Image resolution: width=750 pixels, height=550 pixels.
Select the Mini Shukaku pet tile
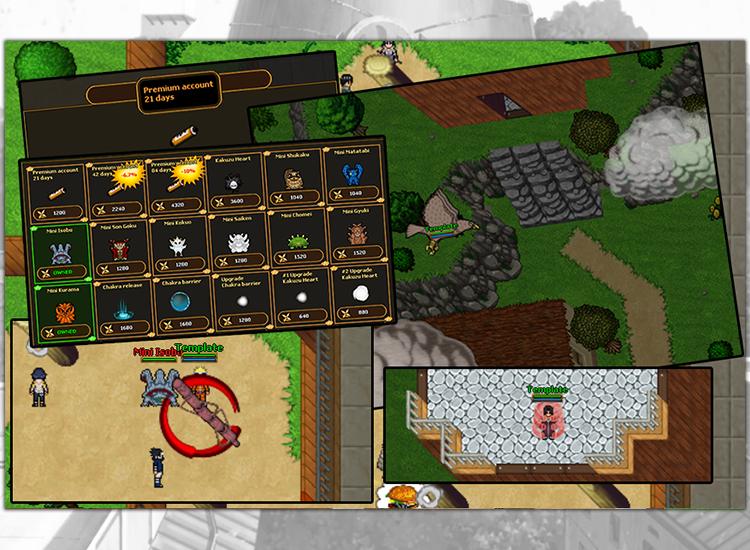[x=295, y=181]
